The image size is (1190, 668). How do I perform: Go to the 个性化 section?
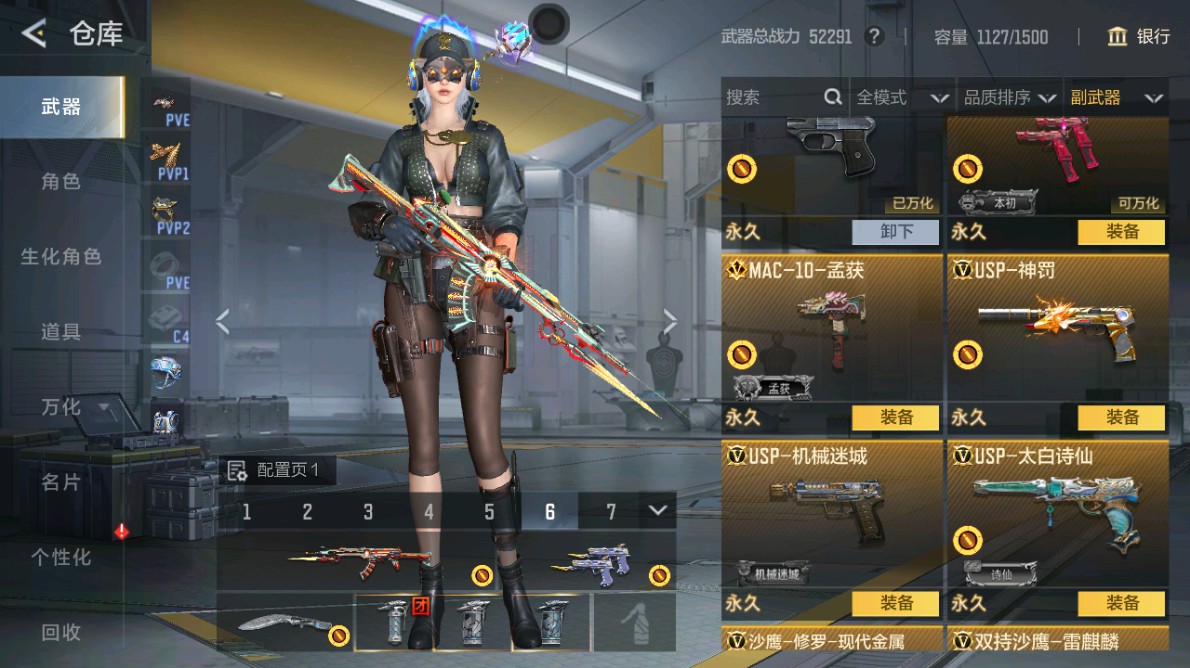61,557
